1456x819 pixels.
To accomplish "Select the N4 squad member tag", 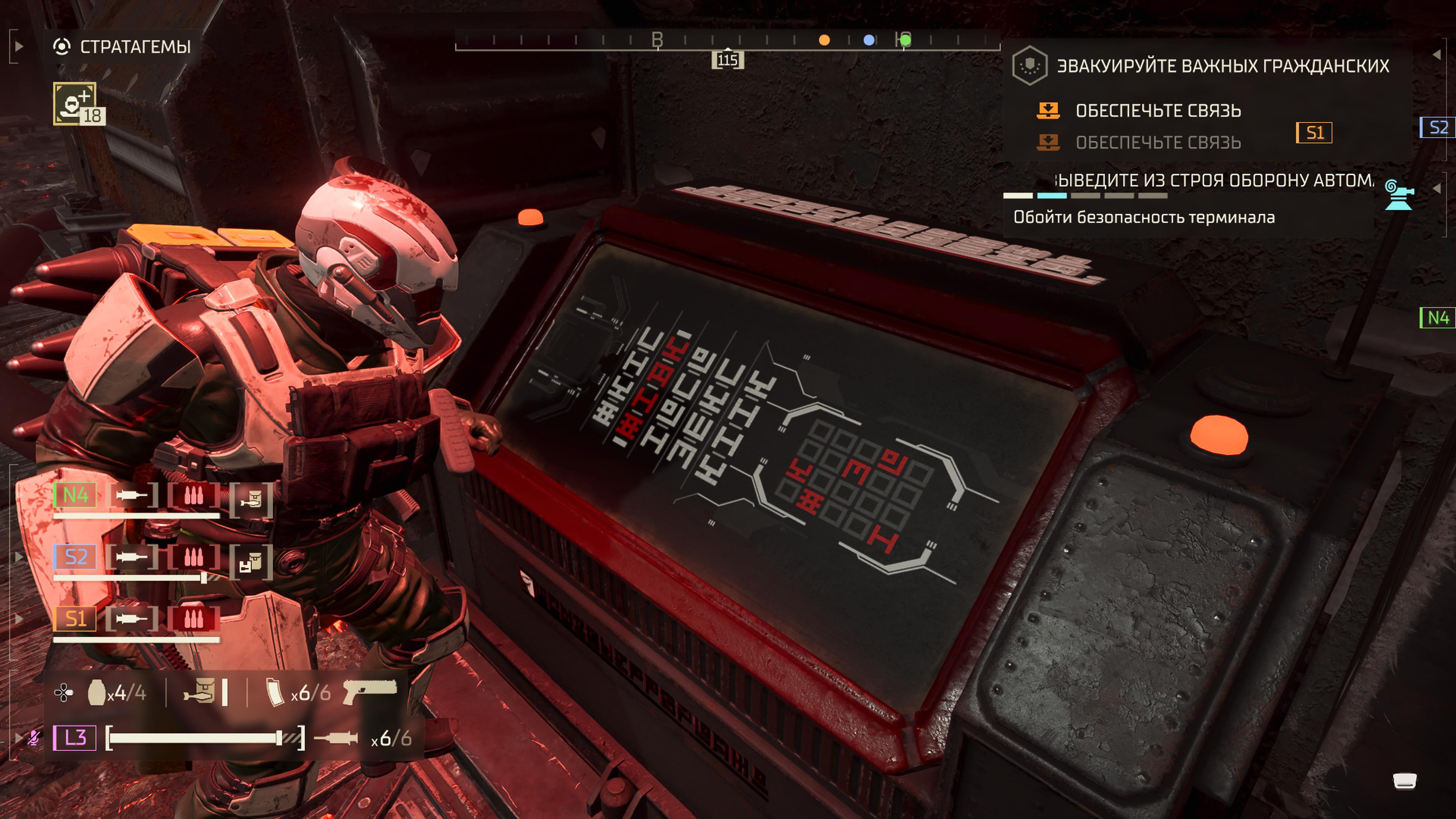I will click(x=75, y=495).
